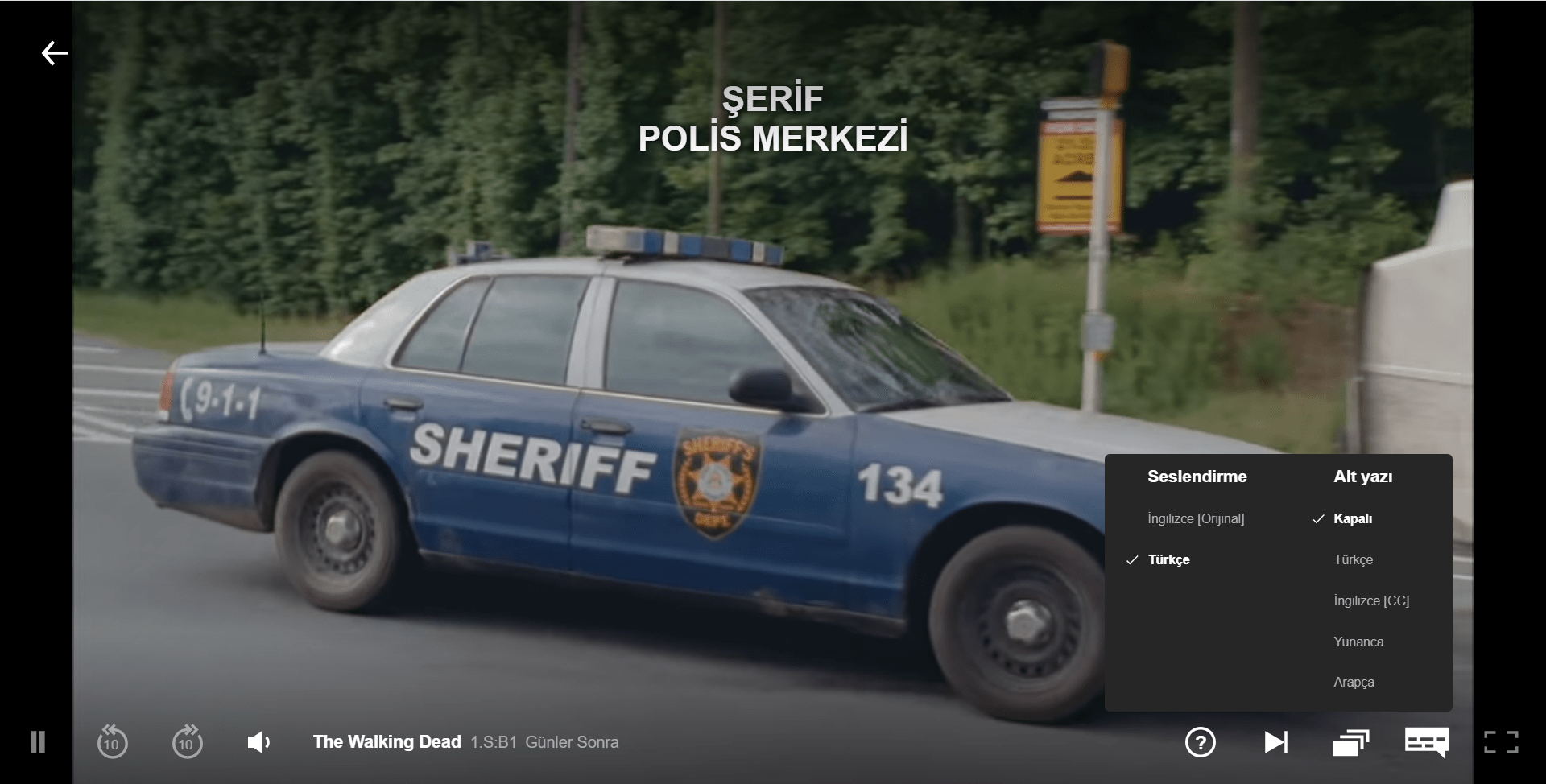Viewport: 1546px width, 784px height.
Task: Click The Walking Dead episode title
Action: coord(386,742)
